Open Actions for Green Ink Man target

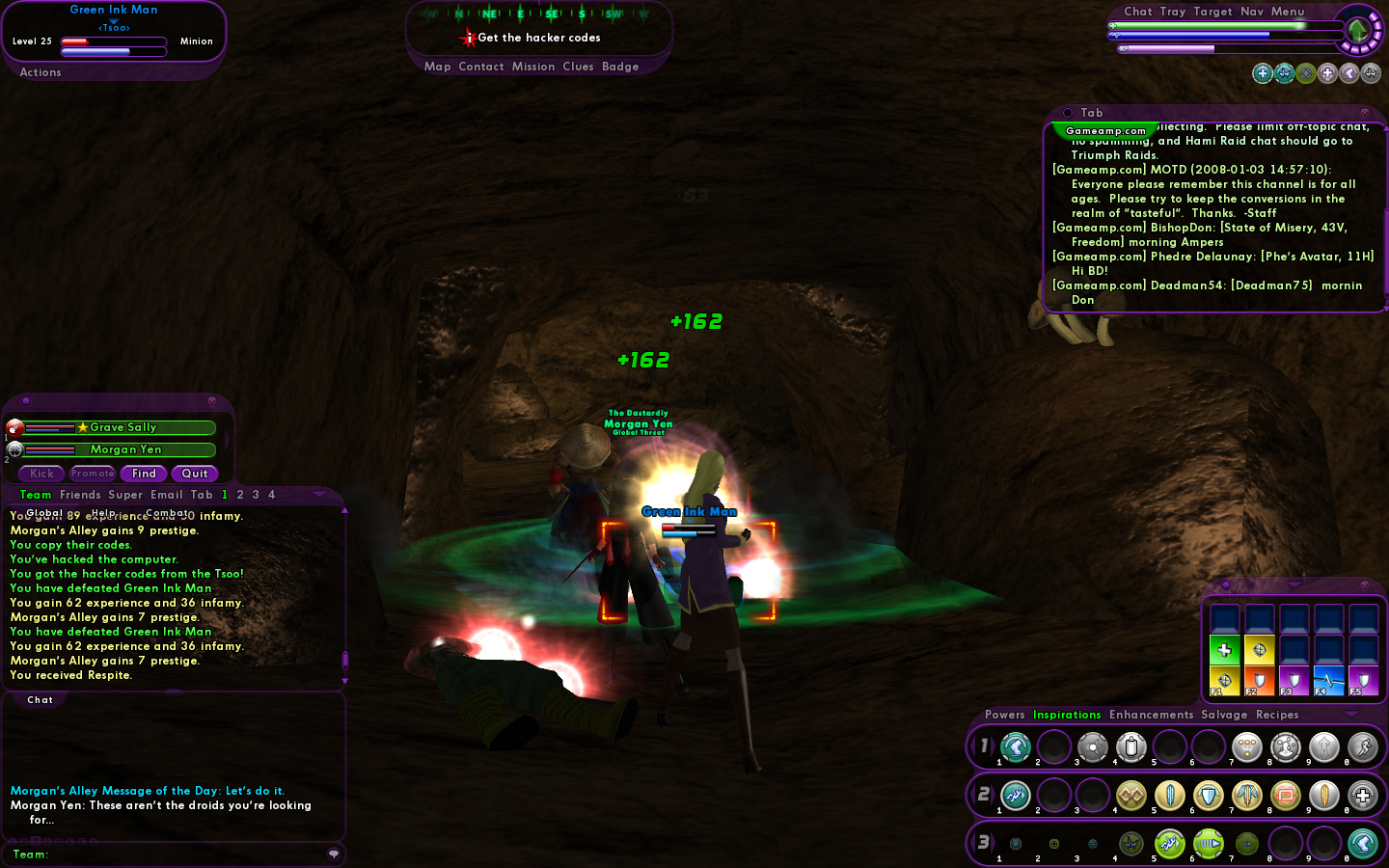click(x=41, y=72)
